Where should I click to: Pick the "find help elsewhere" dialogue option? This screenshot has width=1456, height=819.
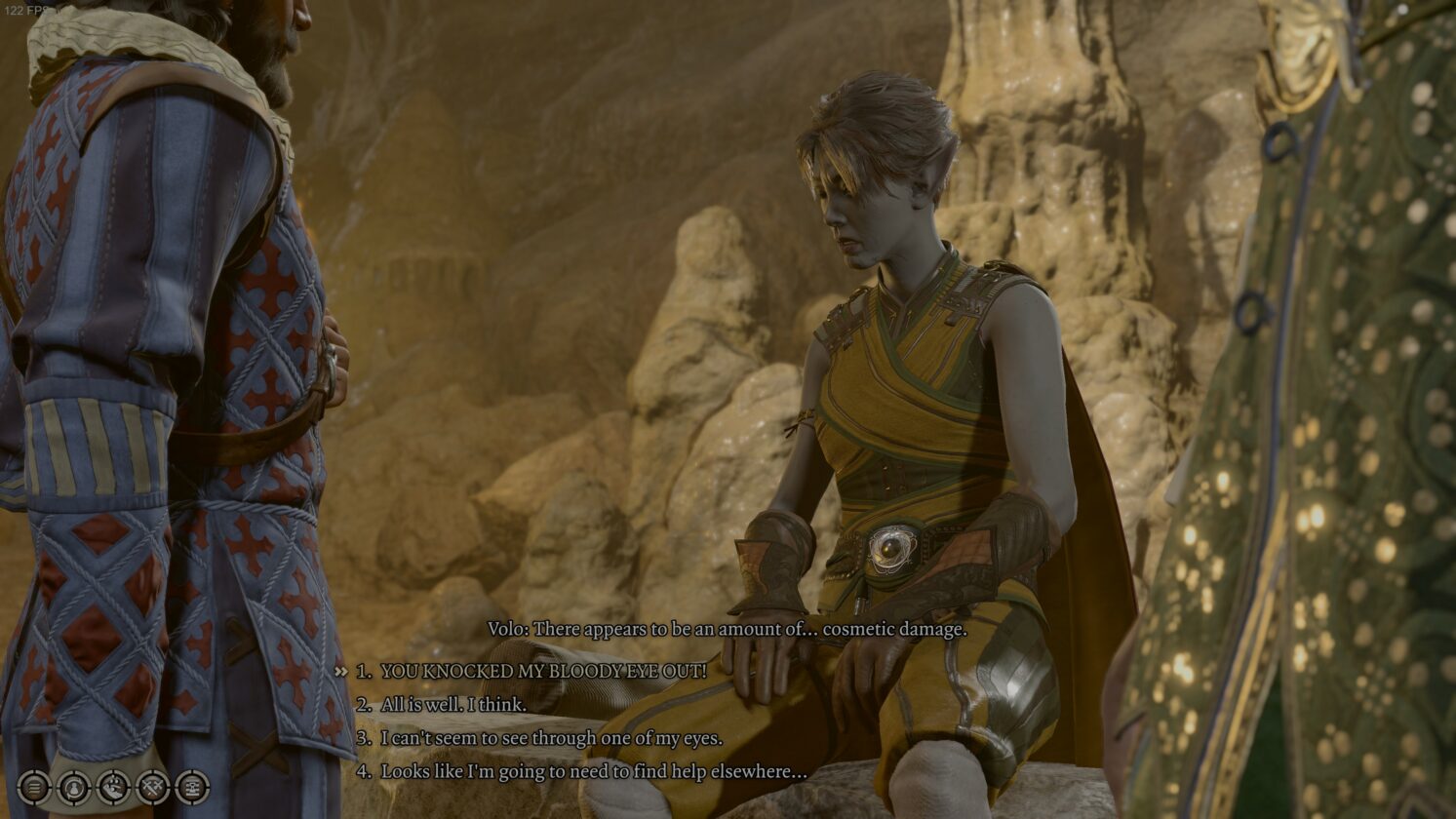click(x=593, y=771)
